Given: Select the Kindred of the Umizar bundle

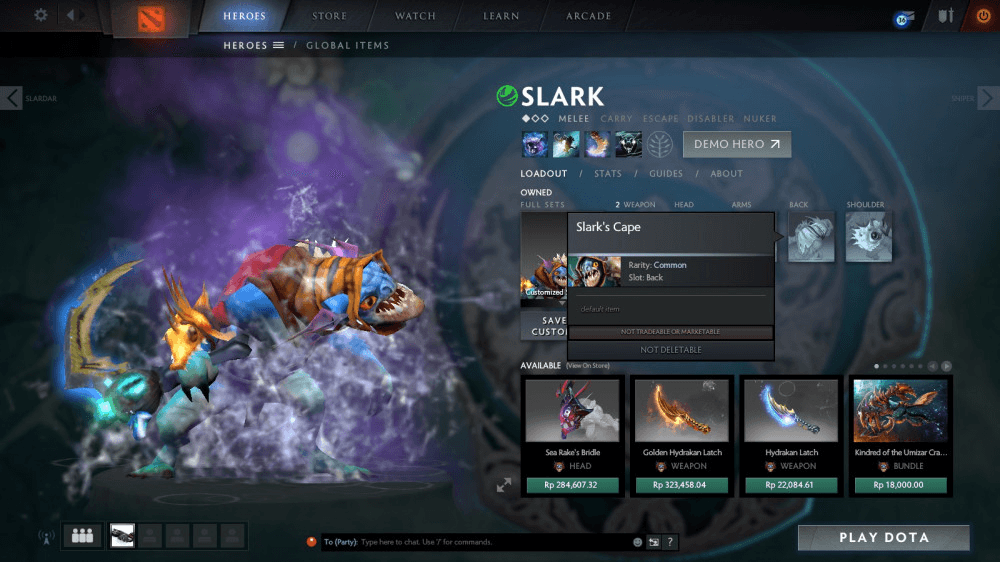Looking at the screenshot, I should pos(901,421).
